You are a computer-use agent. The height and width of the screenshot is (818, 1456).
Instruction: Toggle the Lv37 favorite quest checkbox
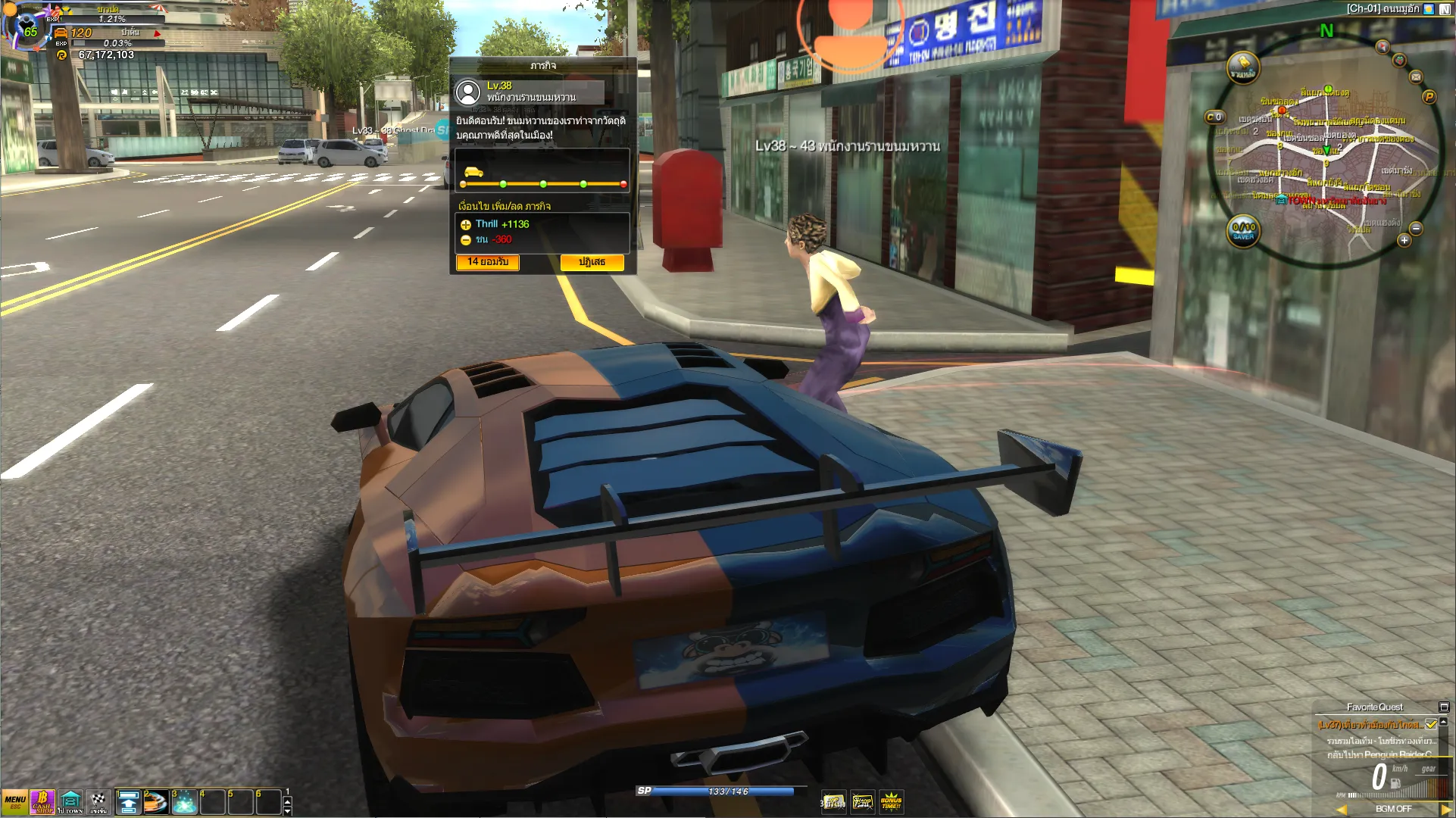(1430, 725)
